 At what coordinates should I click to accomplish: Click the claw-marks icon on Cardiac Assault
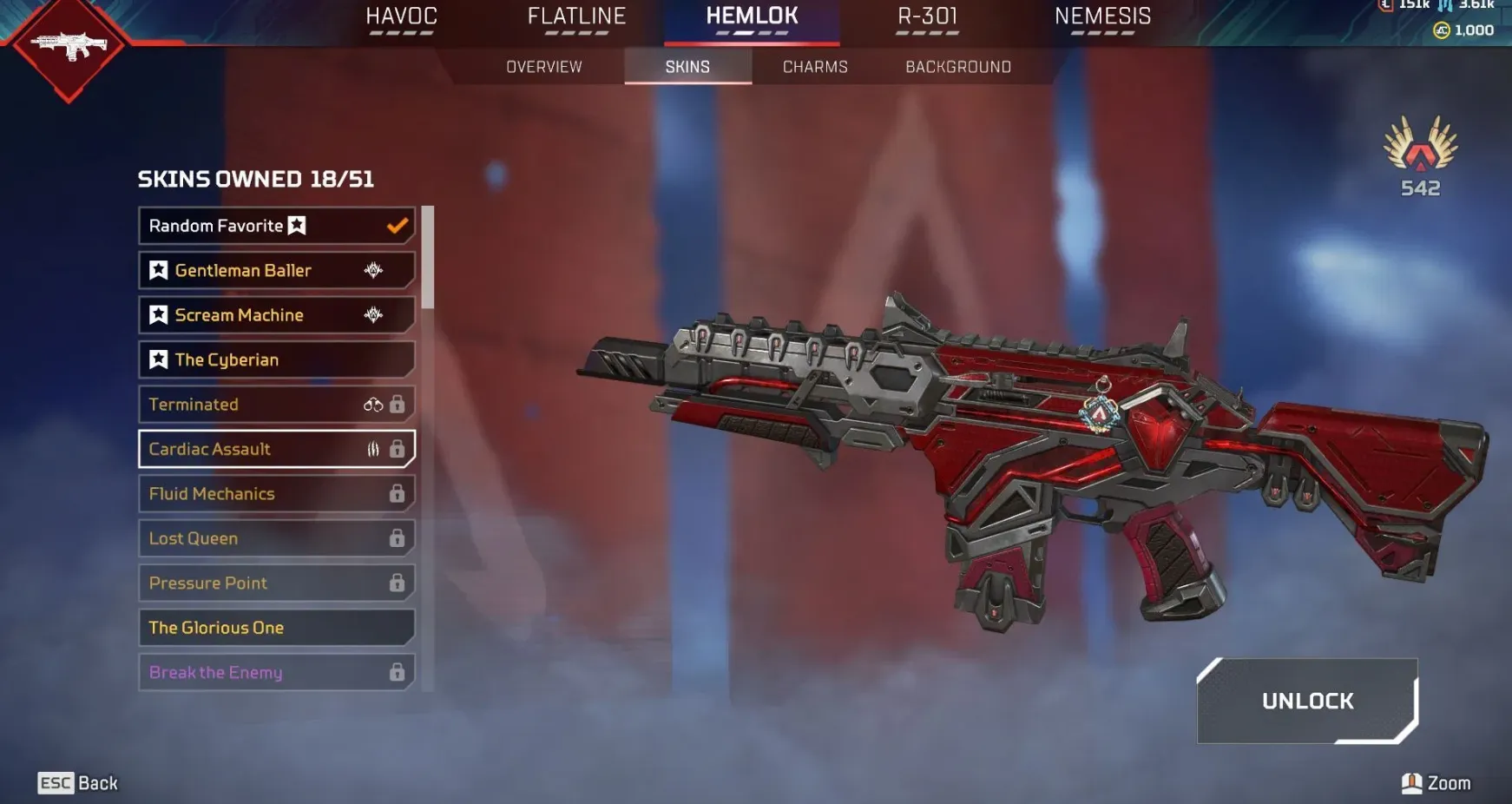tap(372, 449)
